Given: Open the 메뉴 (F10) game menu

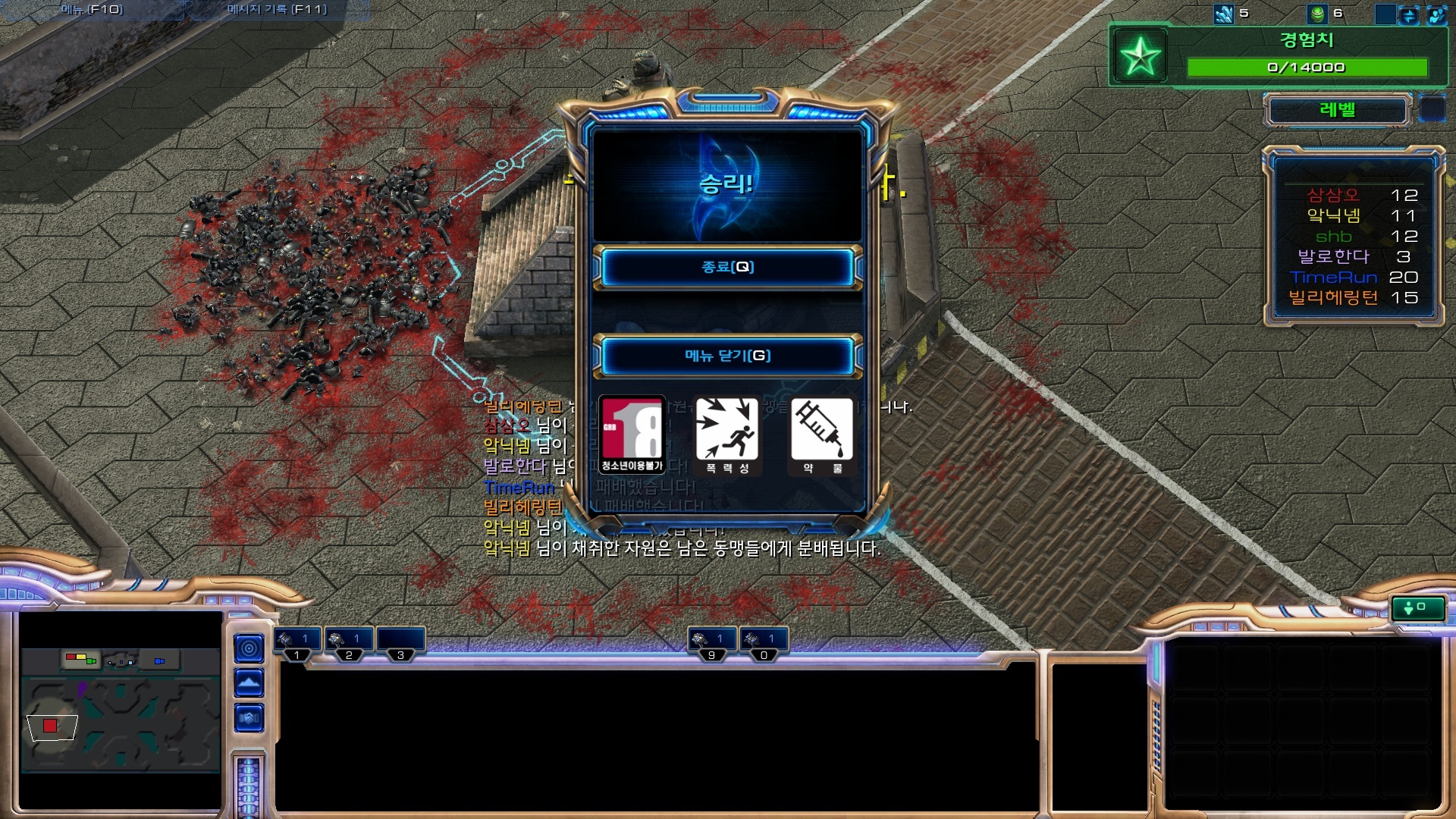Looking at the screenshot, I should click(93, 10).
